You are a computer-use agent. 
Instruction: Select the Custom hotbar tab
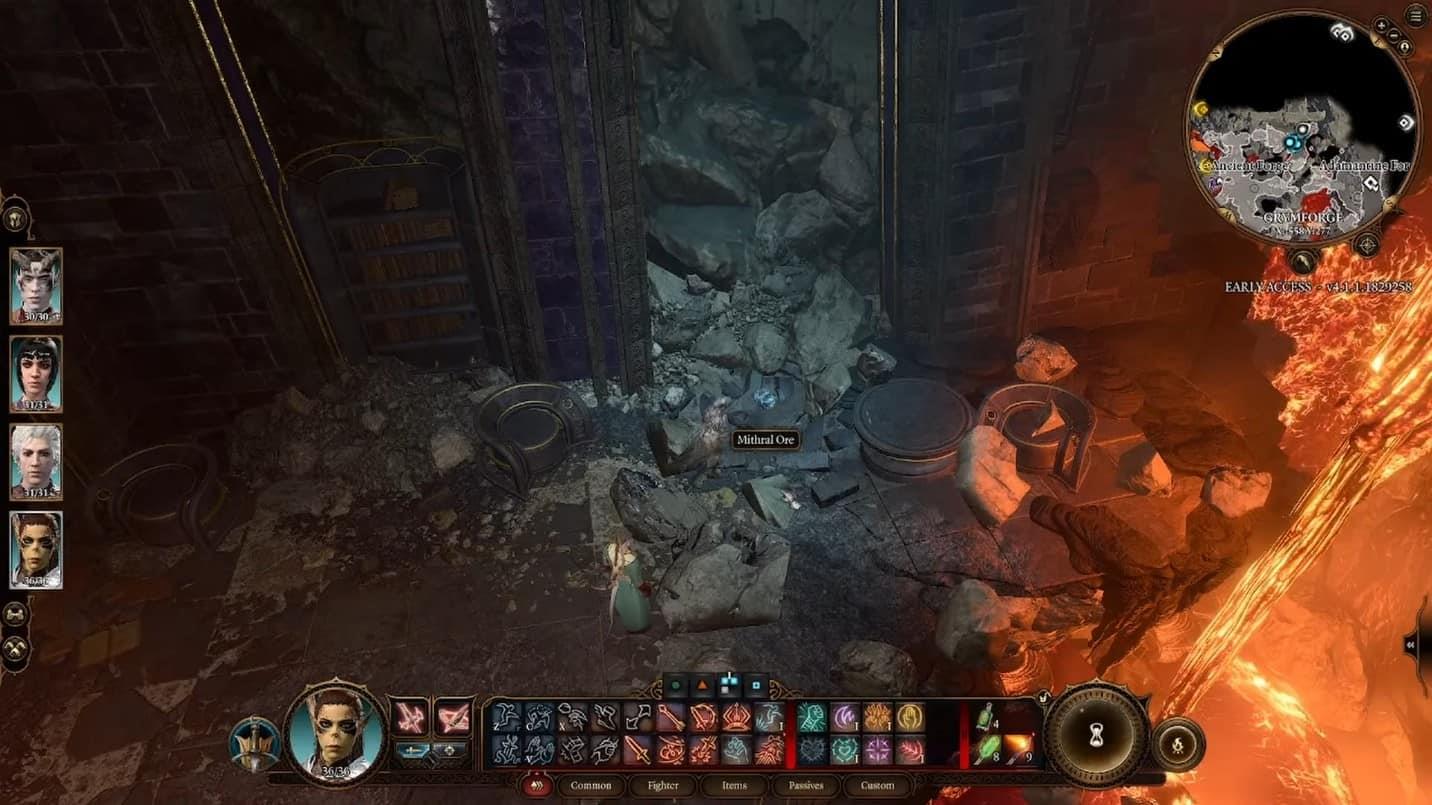pos(877,785)
